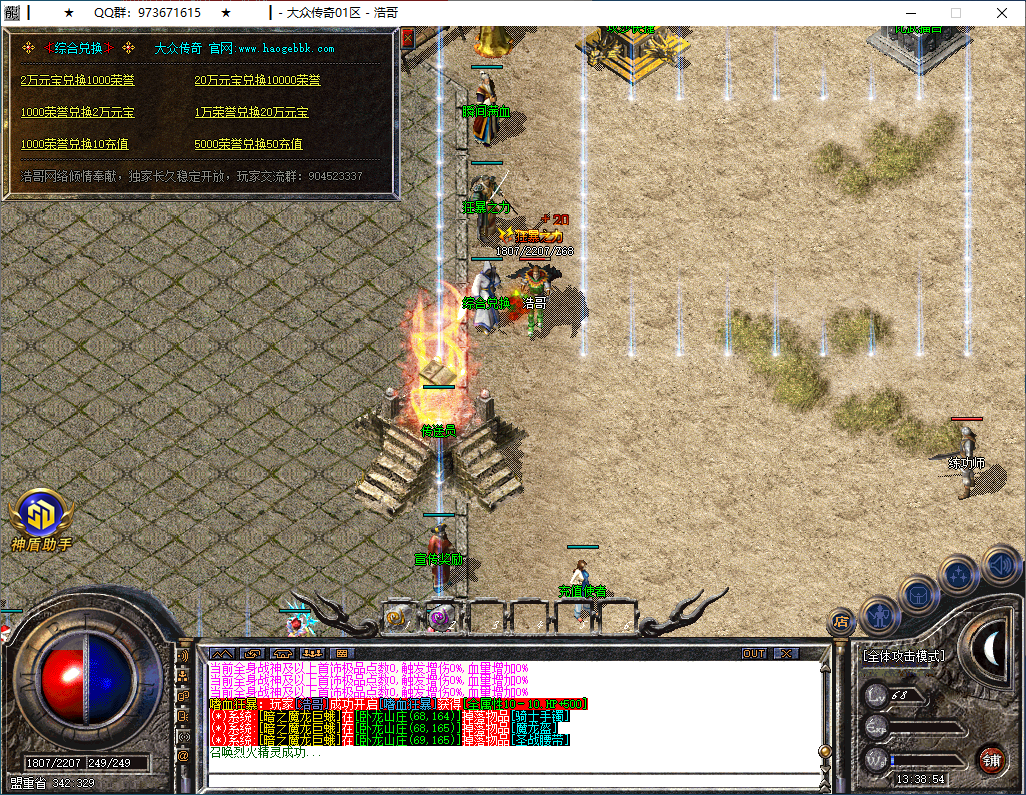Close the 综合兑换 exchange dialog
Viewport: 1026px width, 795px height.
[407, 39]
